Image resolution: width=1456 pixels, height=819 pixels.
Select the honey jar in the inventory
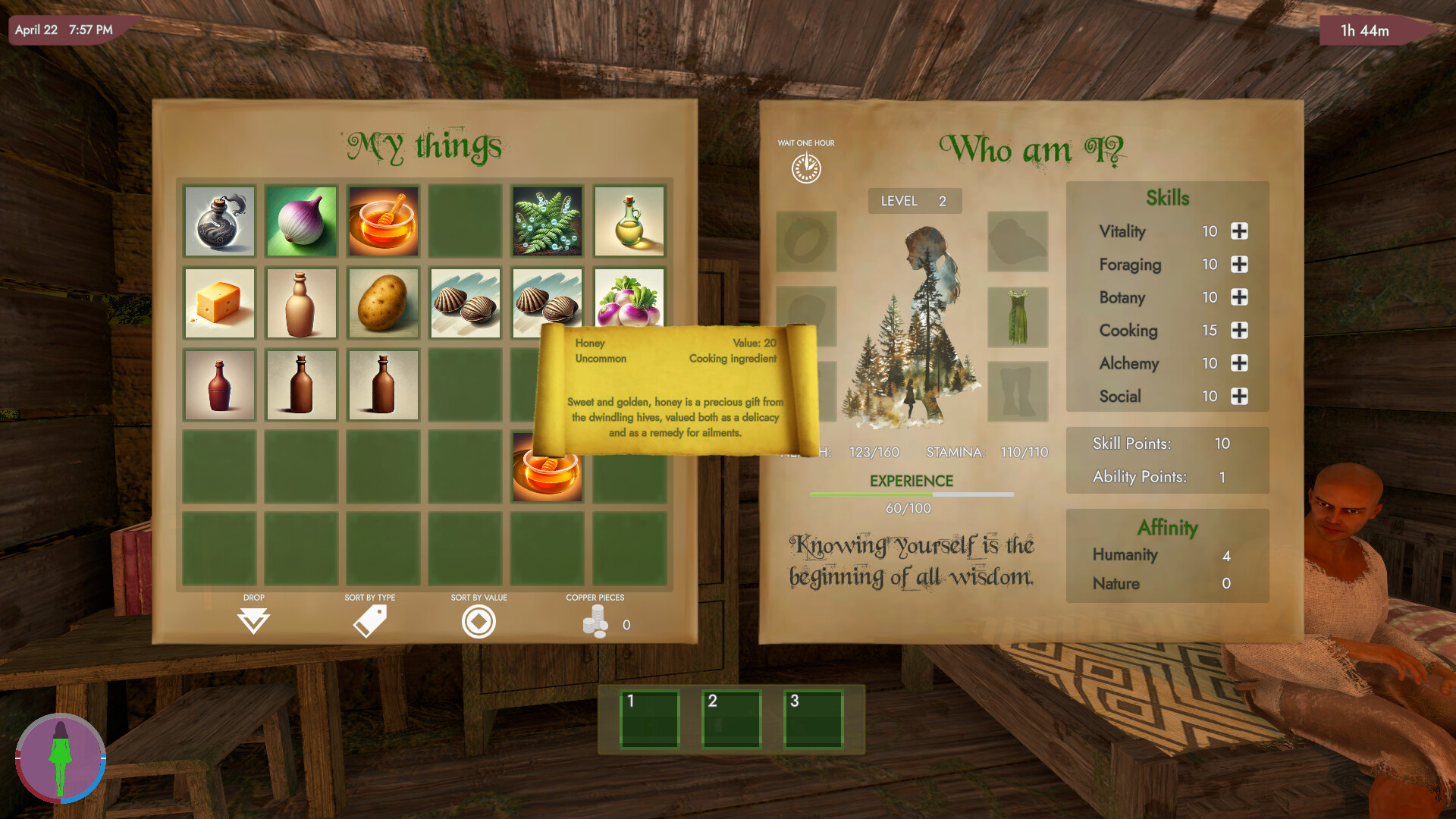coord(383,221)
